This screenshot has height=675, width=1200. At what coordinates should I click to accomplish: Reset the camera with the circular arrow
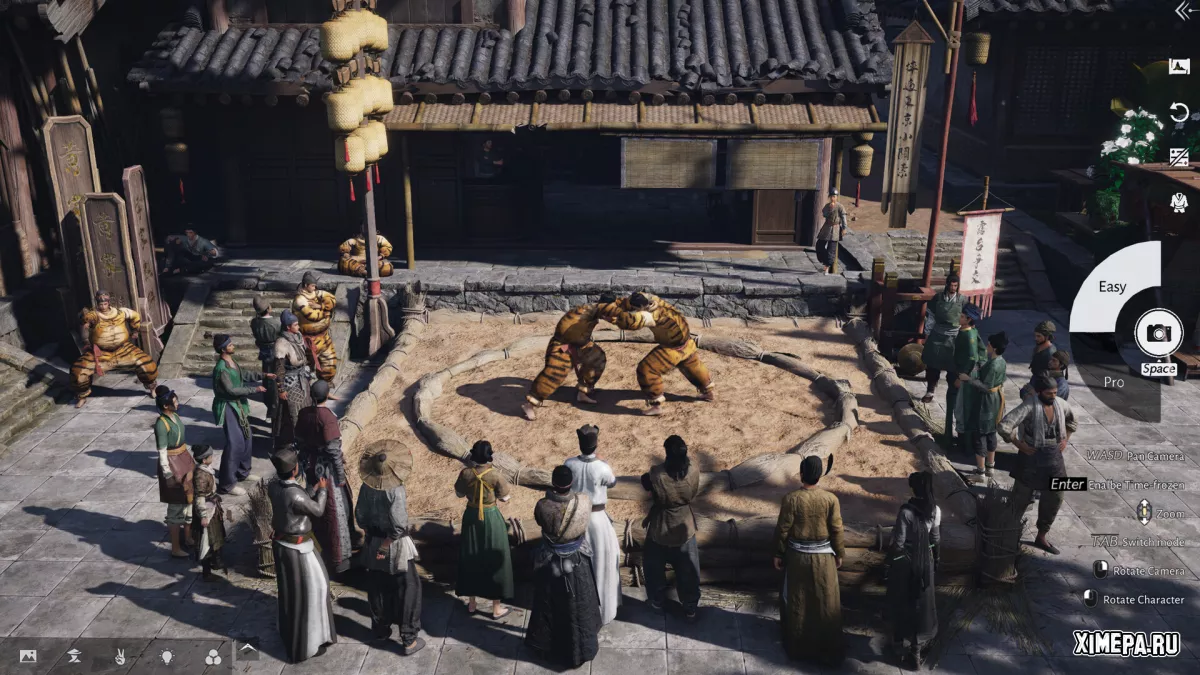(1179, 111)
